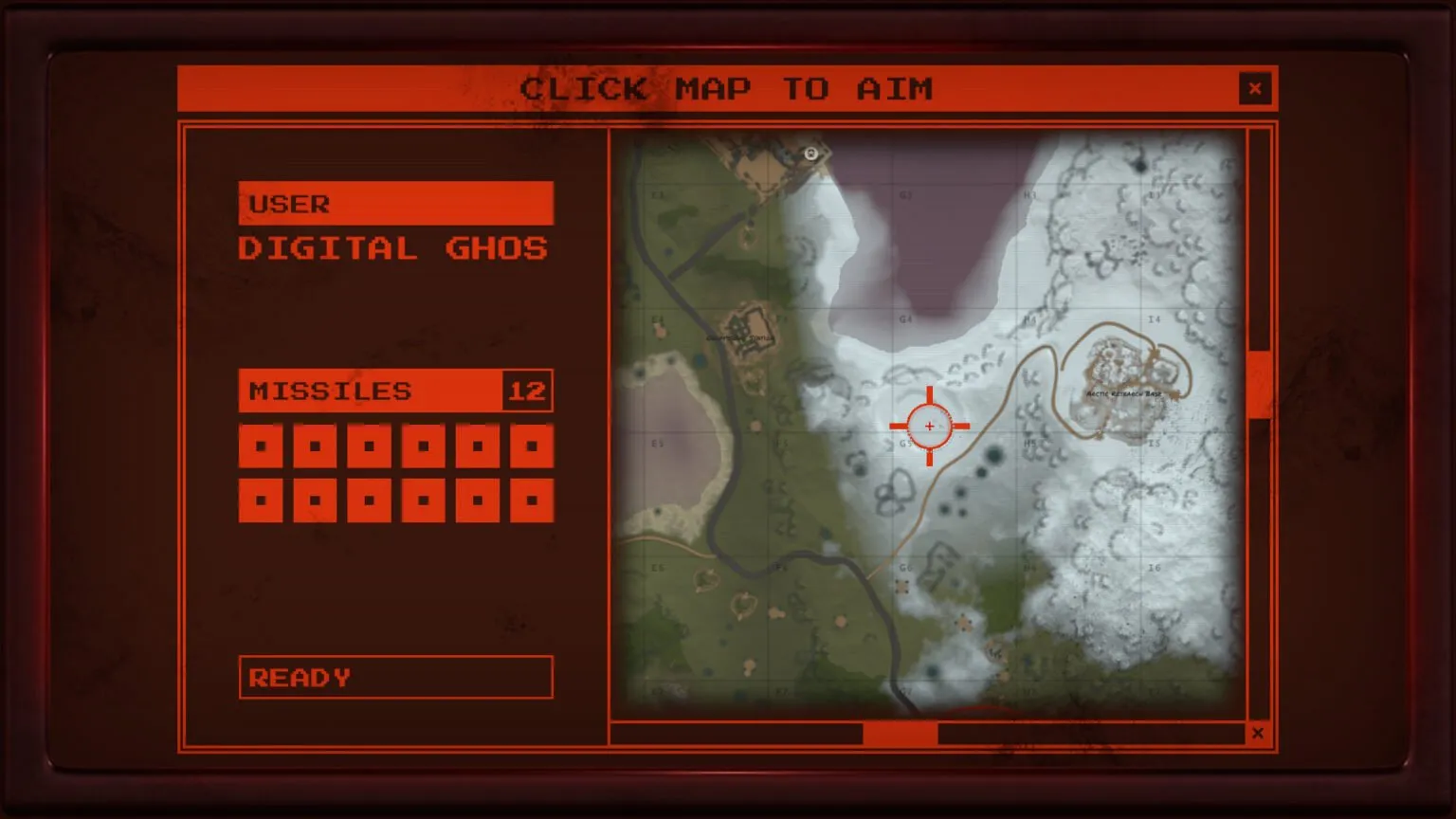Click the fifth missile icon in the bottom row

click(478, 498)
